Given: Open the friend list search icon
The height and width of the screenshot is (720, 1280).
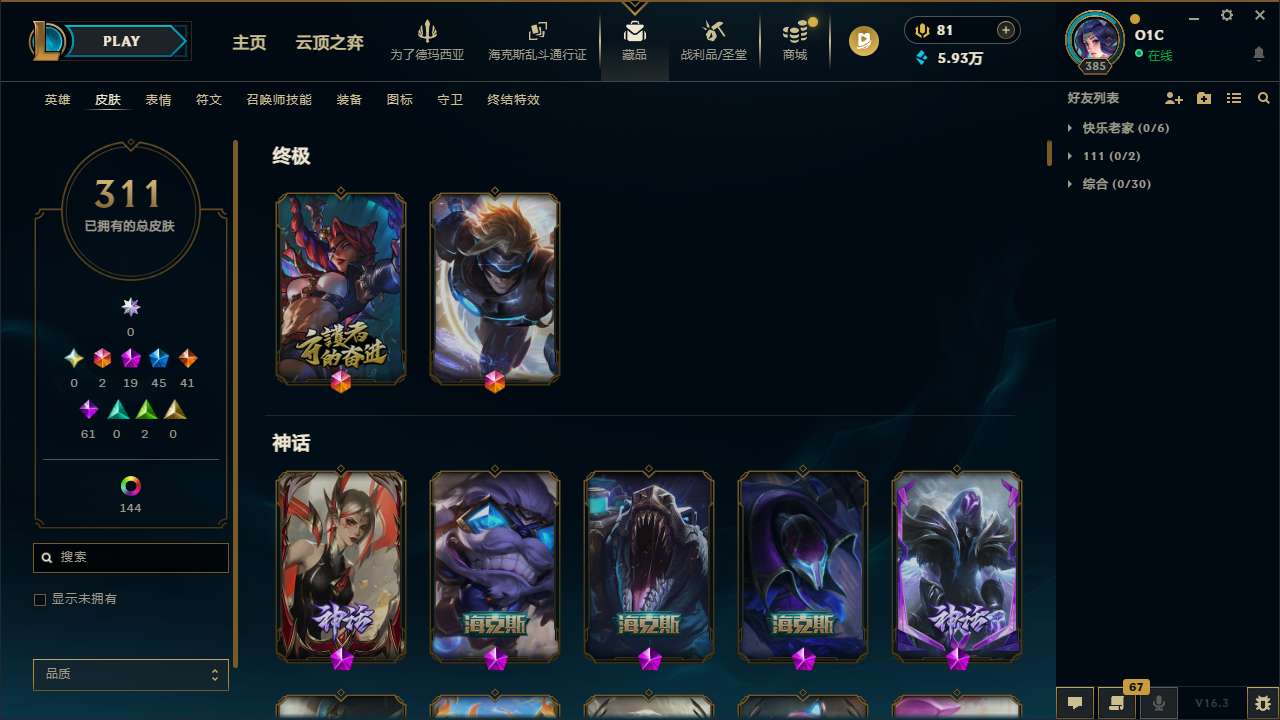Looking at the screenshot, I should tap(1264, 98).
